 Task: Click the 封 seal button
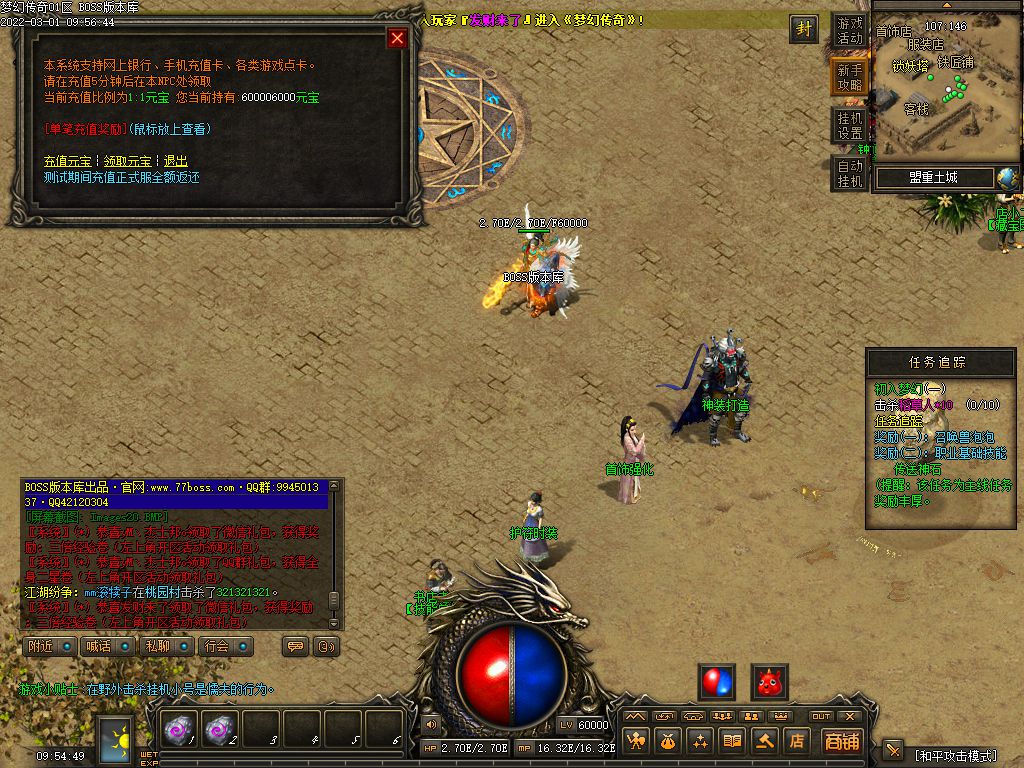pyautogui.click(x=803, y=29)
